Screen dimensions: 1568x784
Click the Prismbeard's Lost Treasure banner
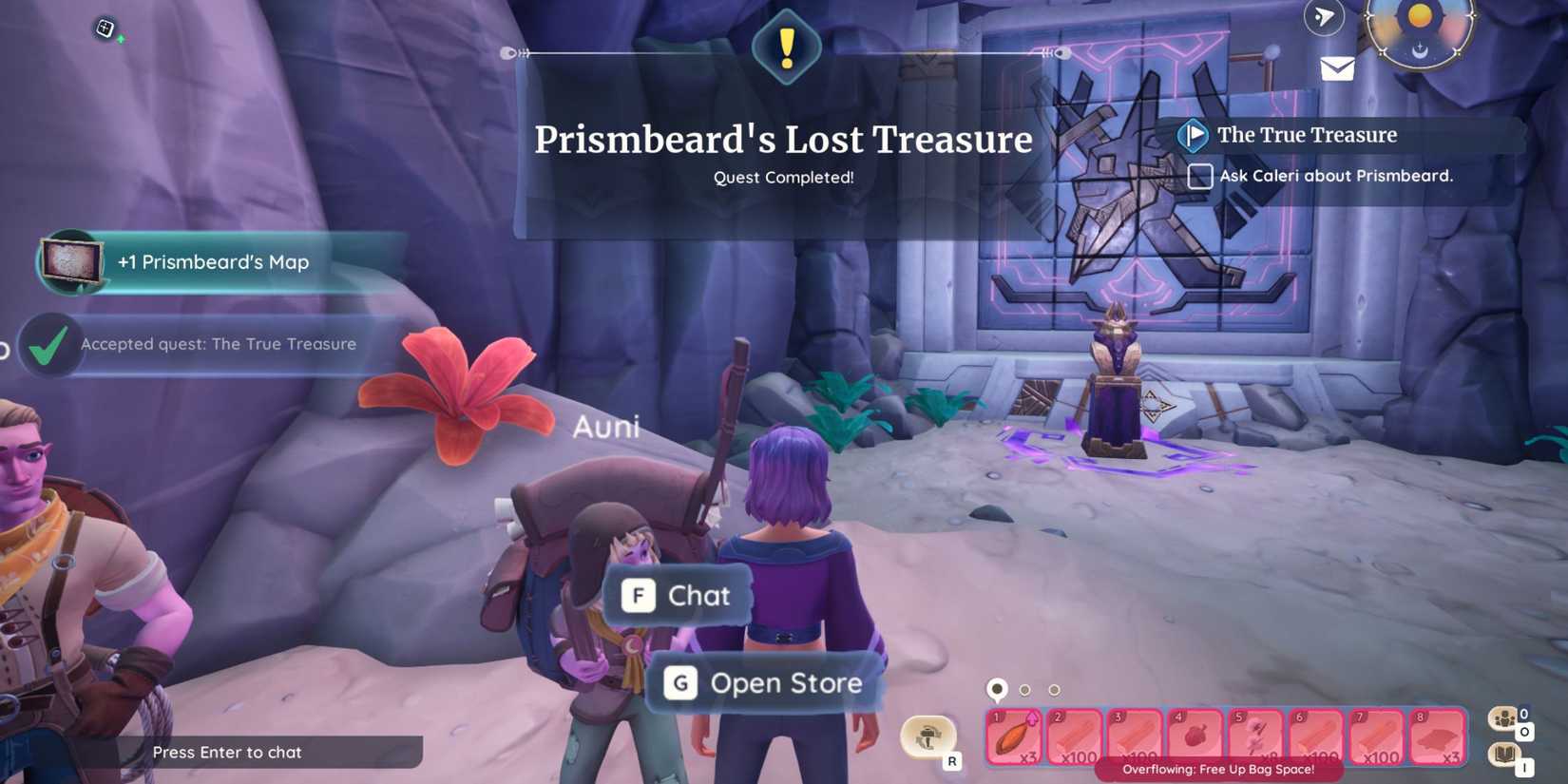785,140
